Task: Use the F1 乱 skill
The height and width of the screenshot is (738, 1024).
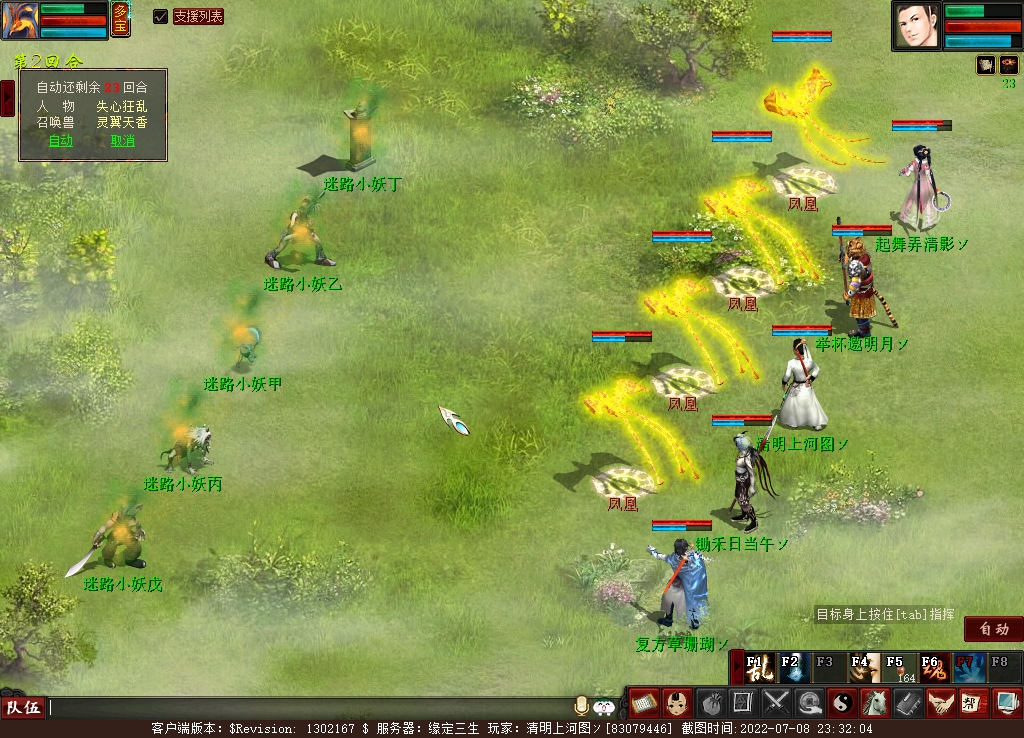Action: coord(760,667)
